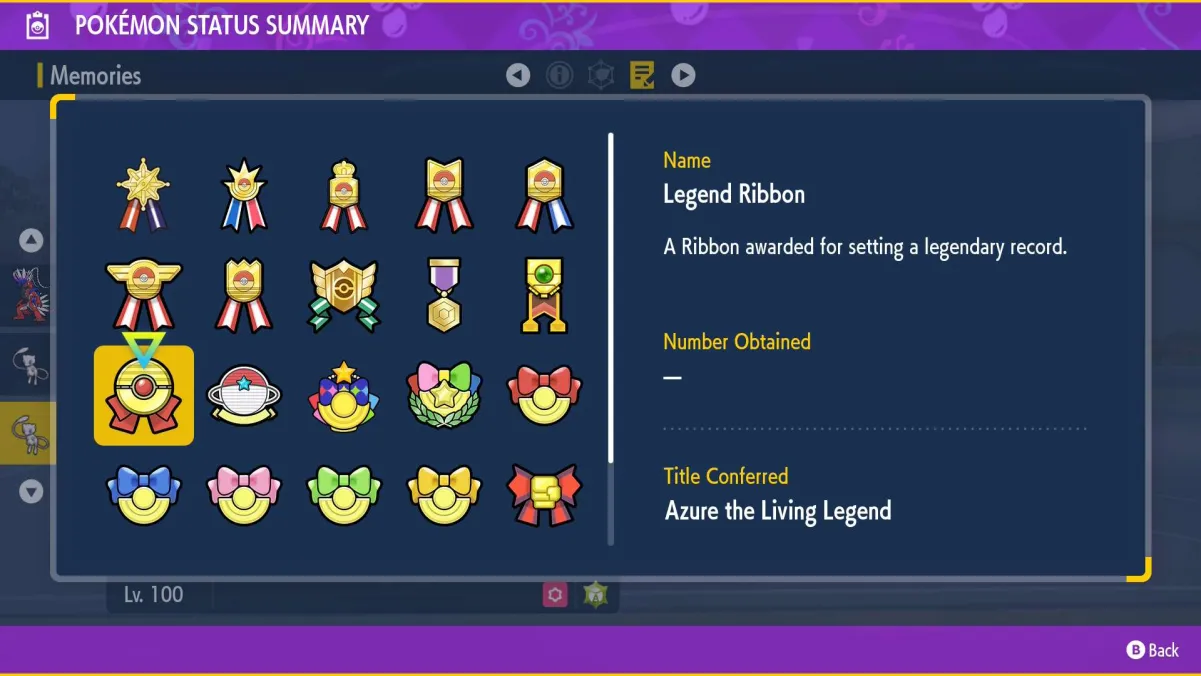Select the Koraidon party thumbnail
This screenshot has width=1201, height=676.
[30, 293]
